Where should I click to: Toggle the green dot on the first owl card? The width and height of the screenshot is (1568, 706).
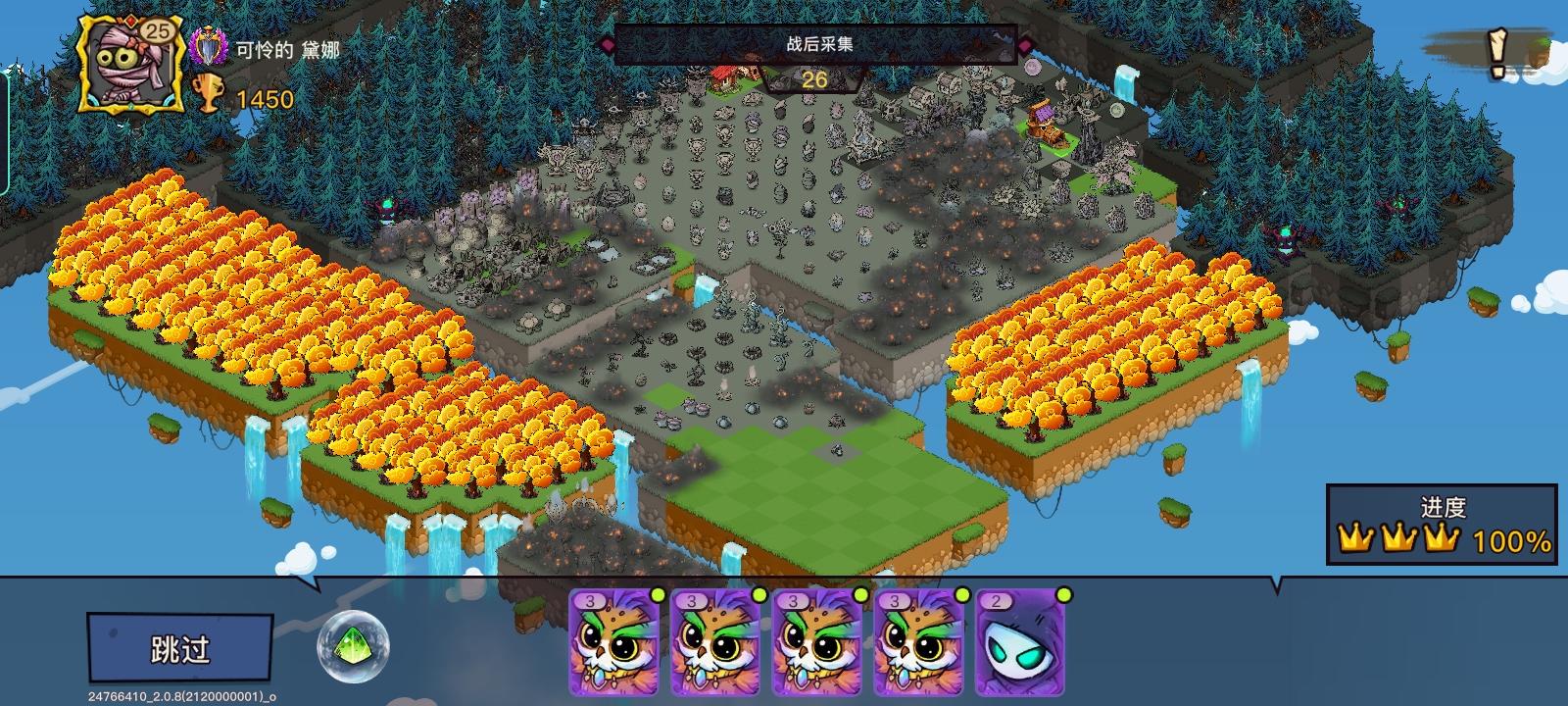pos(660,594)
